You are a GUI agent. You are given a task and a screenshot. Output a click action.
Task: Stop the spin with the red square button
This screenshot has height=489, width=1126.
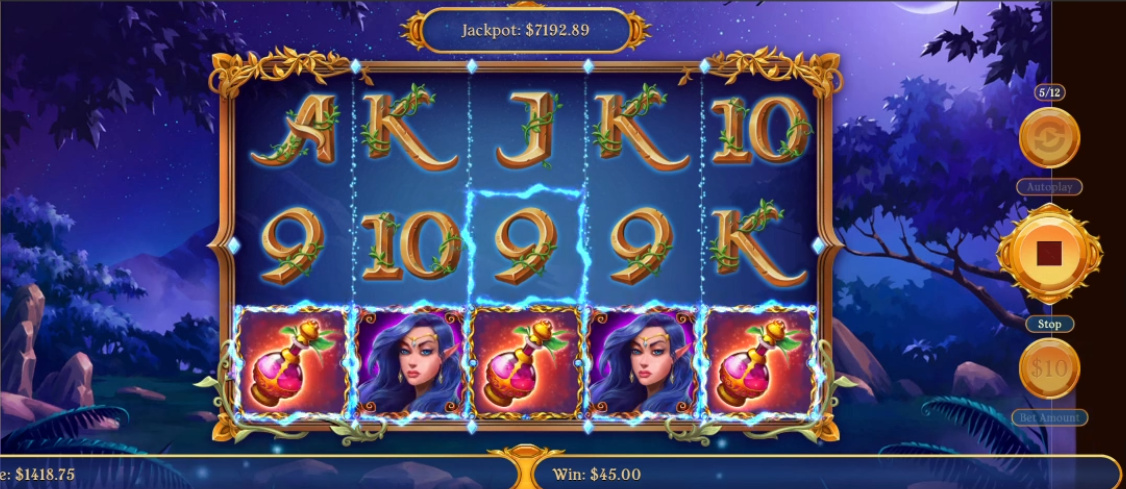click(1049, 254)
